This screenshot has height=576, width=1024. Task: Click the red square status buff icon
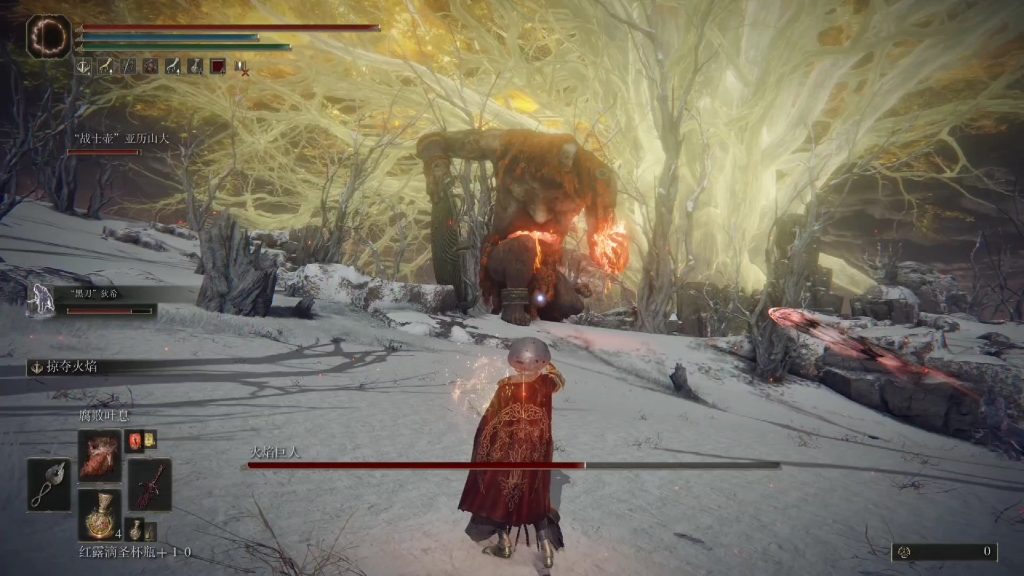pyautogui.click(x=217, y=67)
